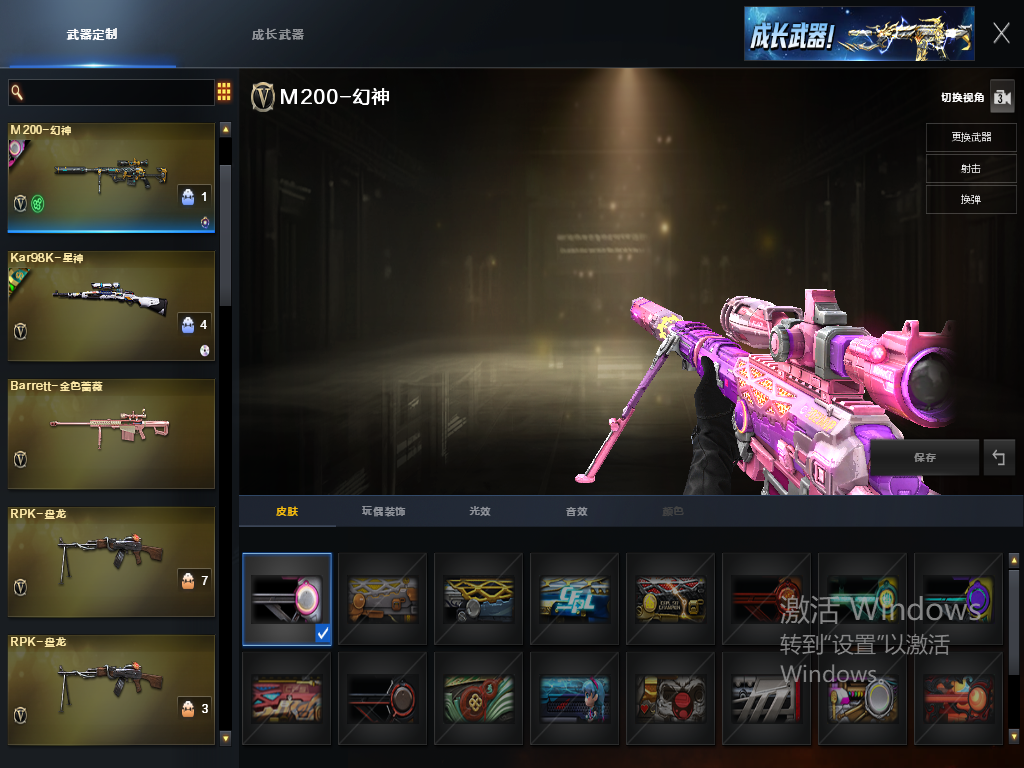Click the 换弹 reload button
The image size is (1024, 768).
coord(970,199)
